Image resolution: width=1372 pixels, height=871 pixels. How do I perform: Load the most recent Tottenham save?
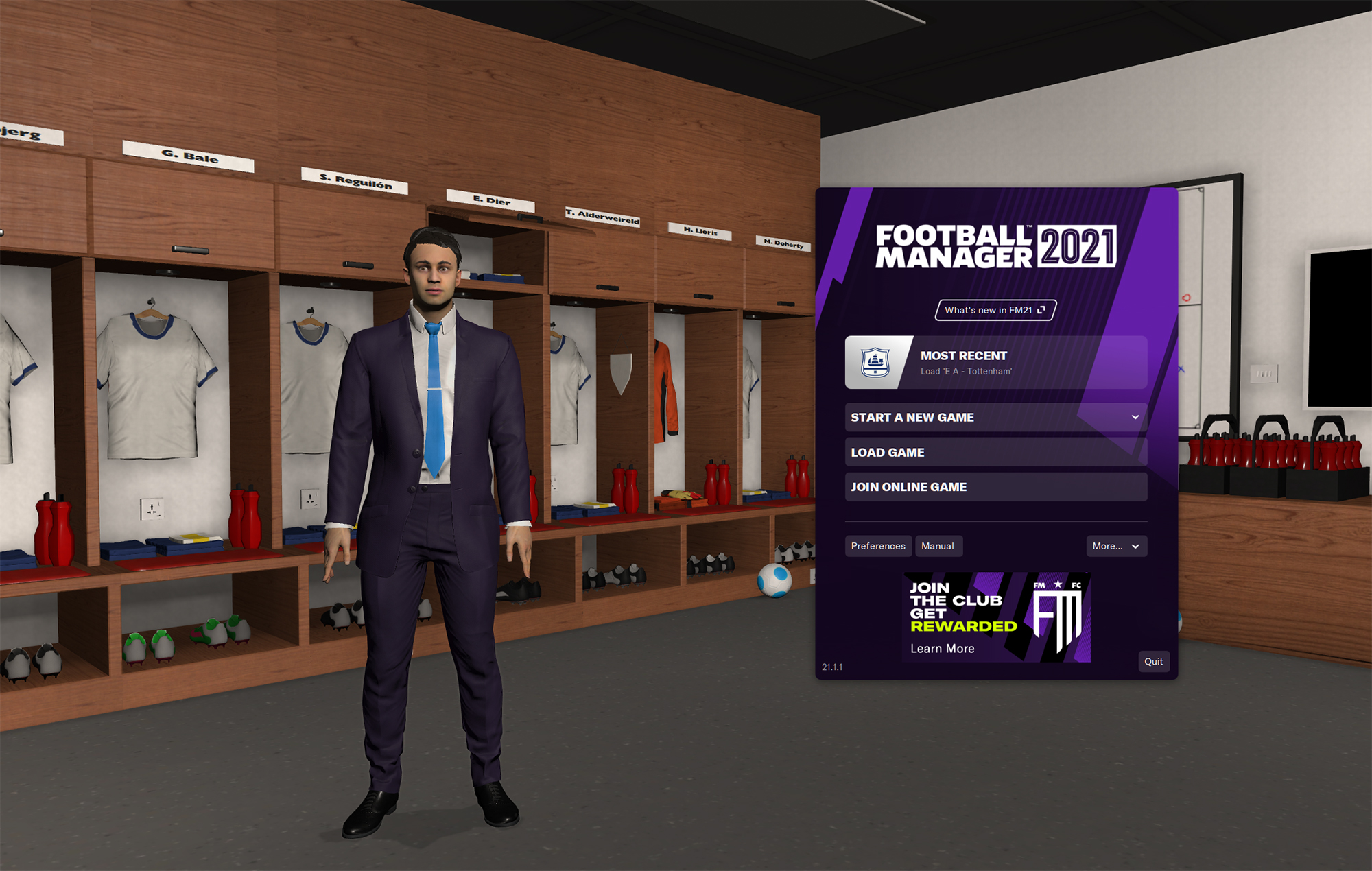(995, 362)
